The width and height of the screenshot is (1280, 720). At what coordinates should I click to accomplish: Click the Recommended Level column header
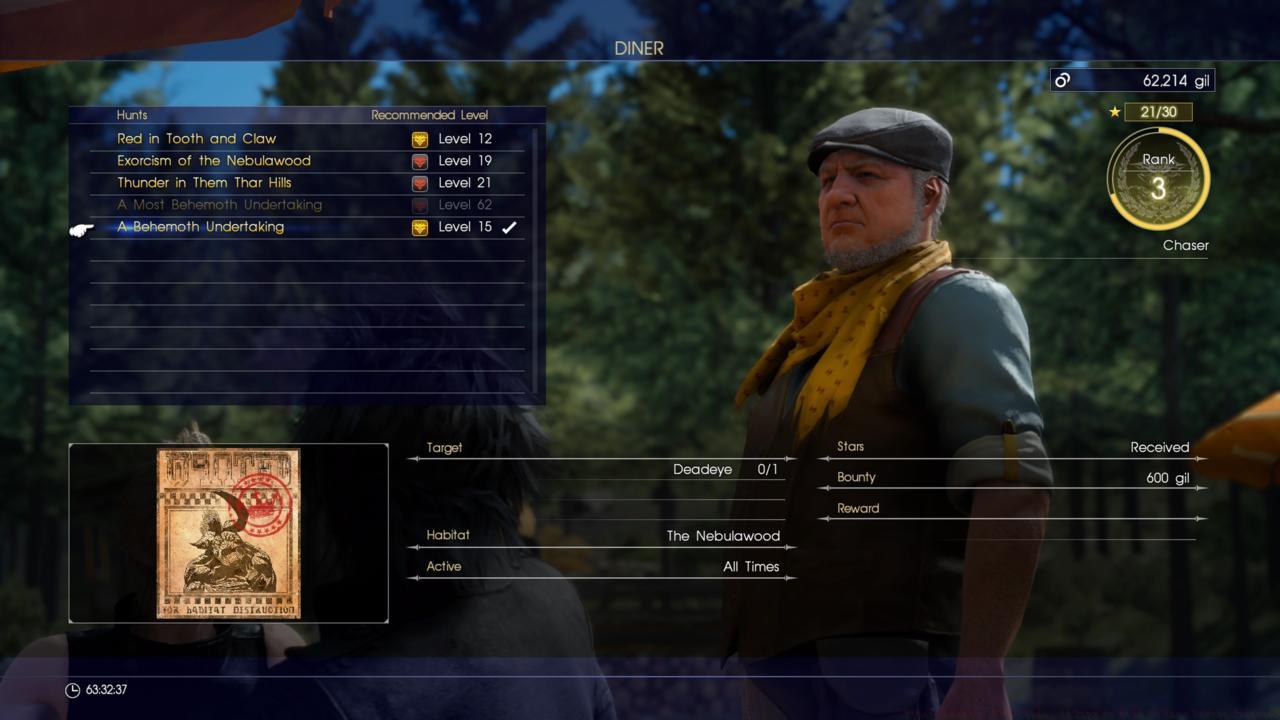pos(428,115)
